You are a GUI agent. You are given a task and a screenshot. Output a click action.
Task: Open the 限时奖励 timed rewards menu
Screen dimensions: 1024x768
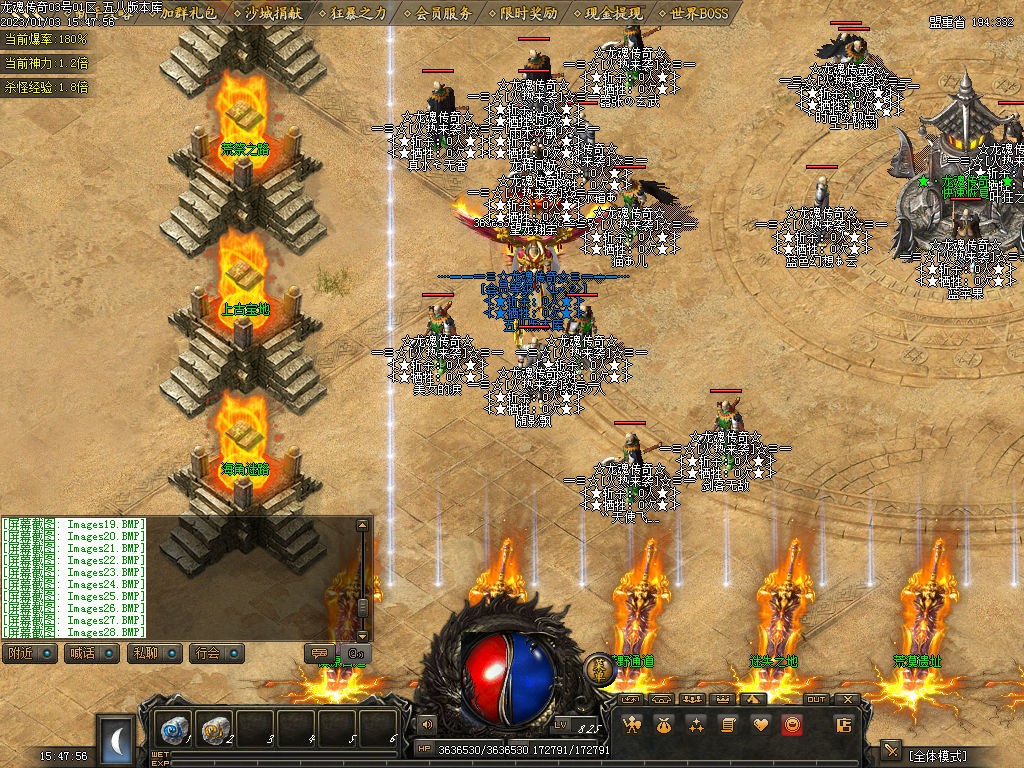click(529, 14)
